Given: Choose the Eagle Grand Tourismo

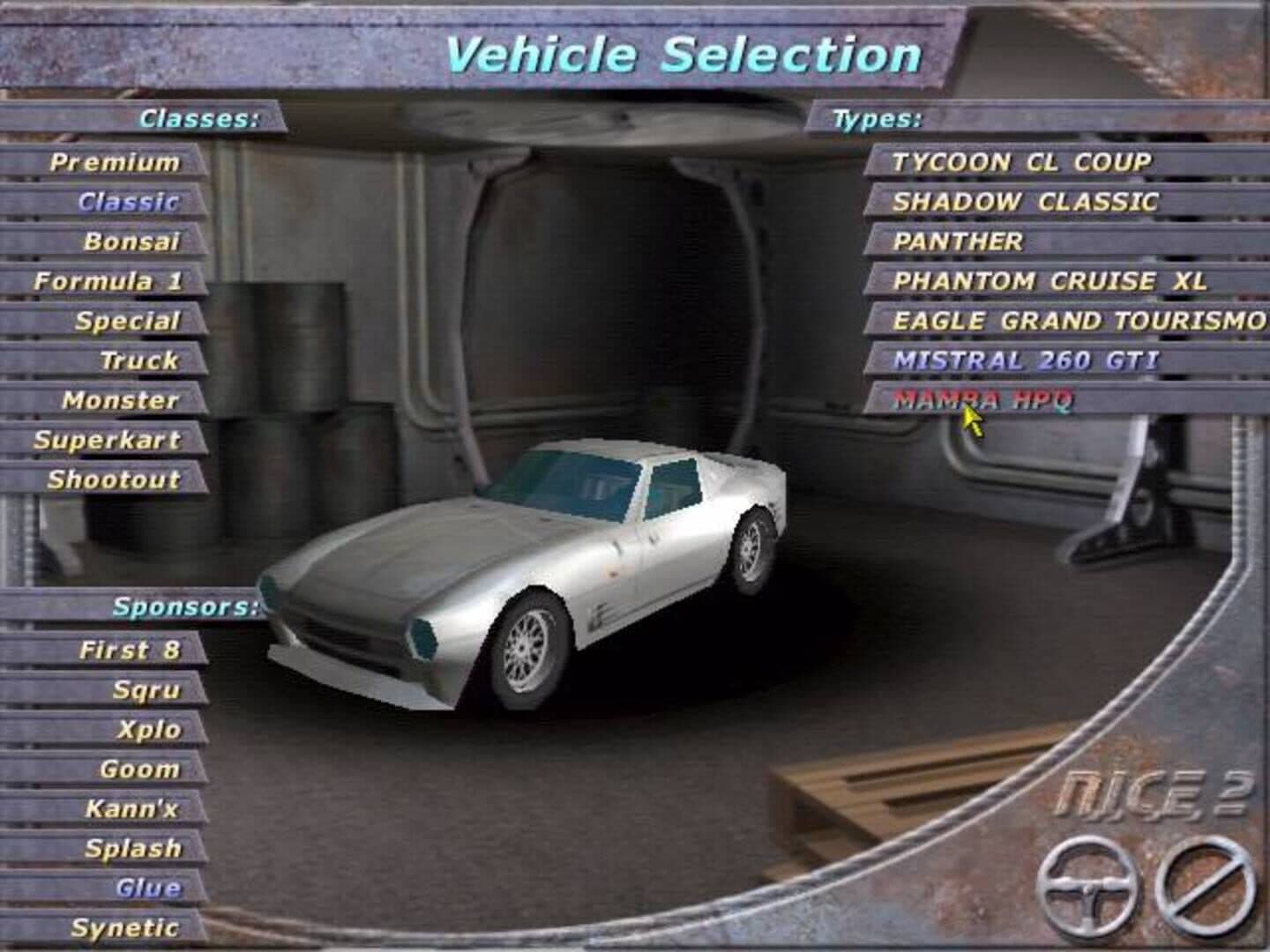Looking at the screenshot, I should 1079,321.
